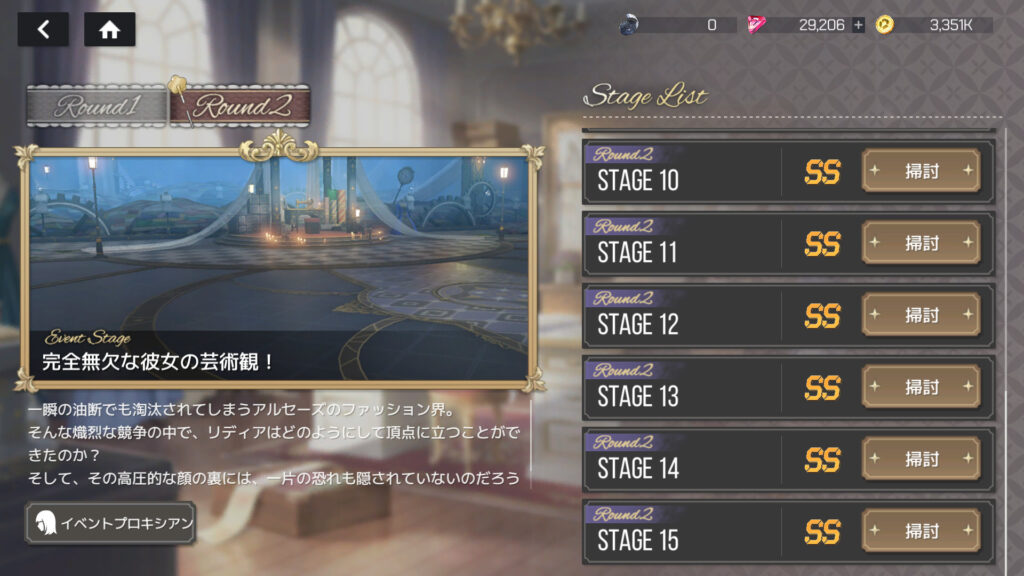Switch to the Round 1 tab
This screenshot has height=576, width=1024.
click(96, 107)
